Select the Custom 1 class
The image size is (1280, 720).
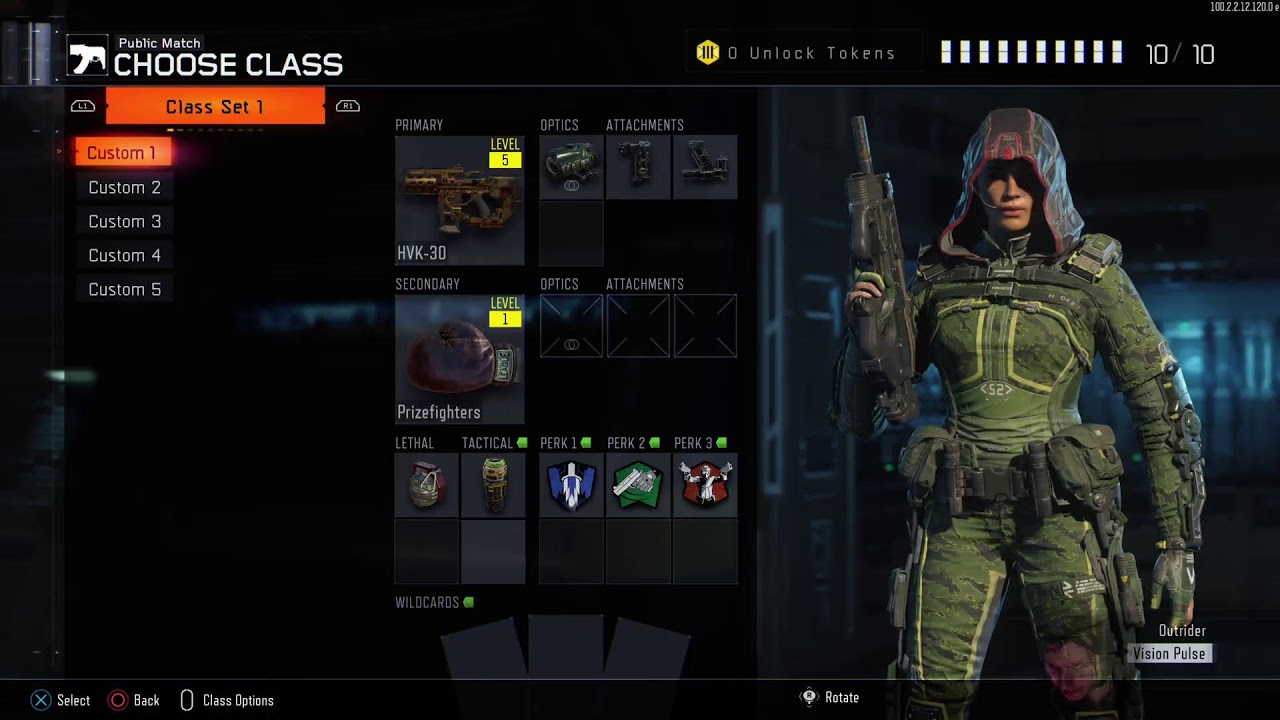click(x=122, y=153)
